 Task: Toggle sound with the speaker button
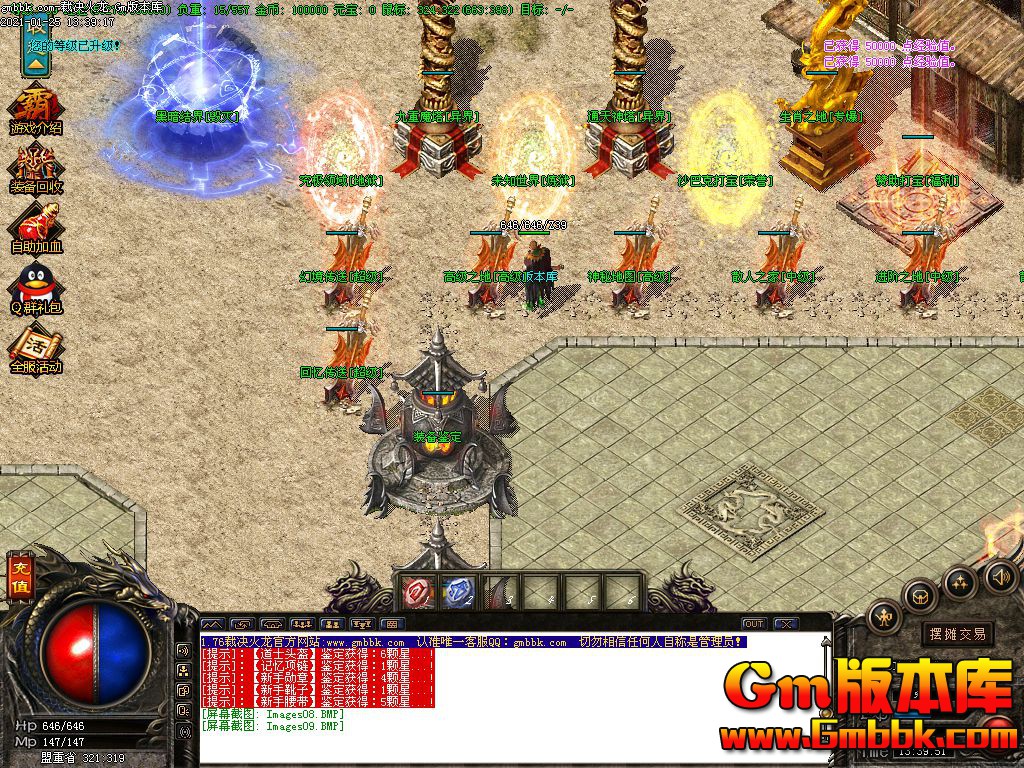[1000, 575]
